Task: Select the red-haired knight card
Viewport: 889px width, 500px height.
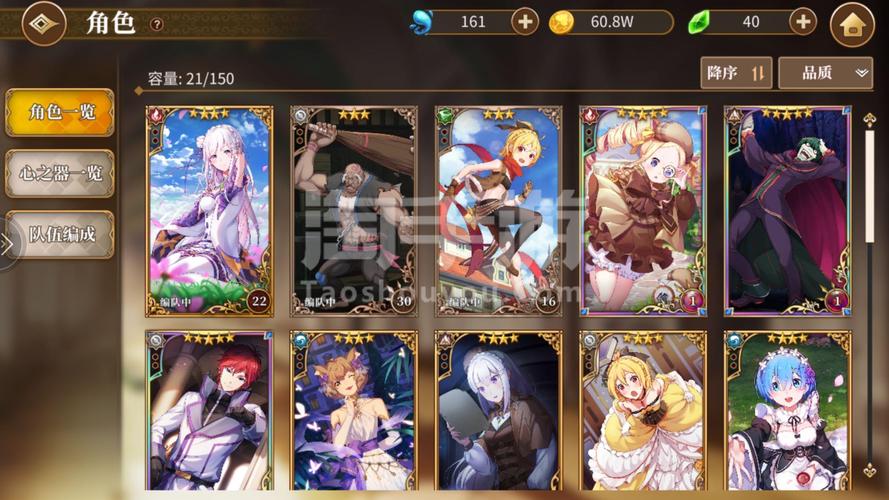Action: click(210, 412)
